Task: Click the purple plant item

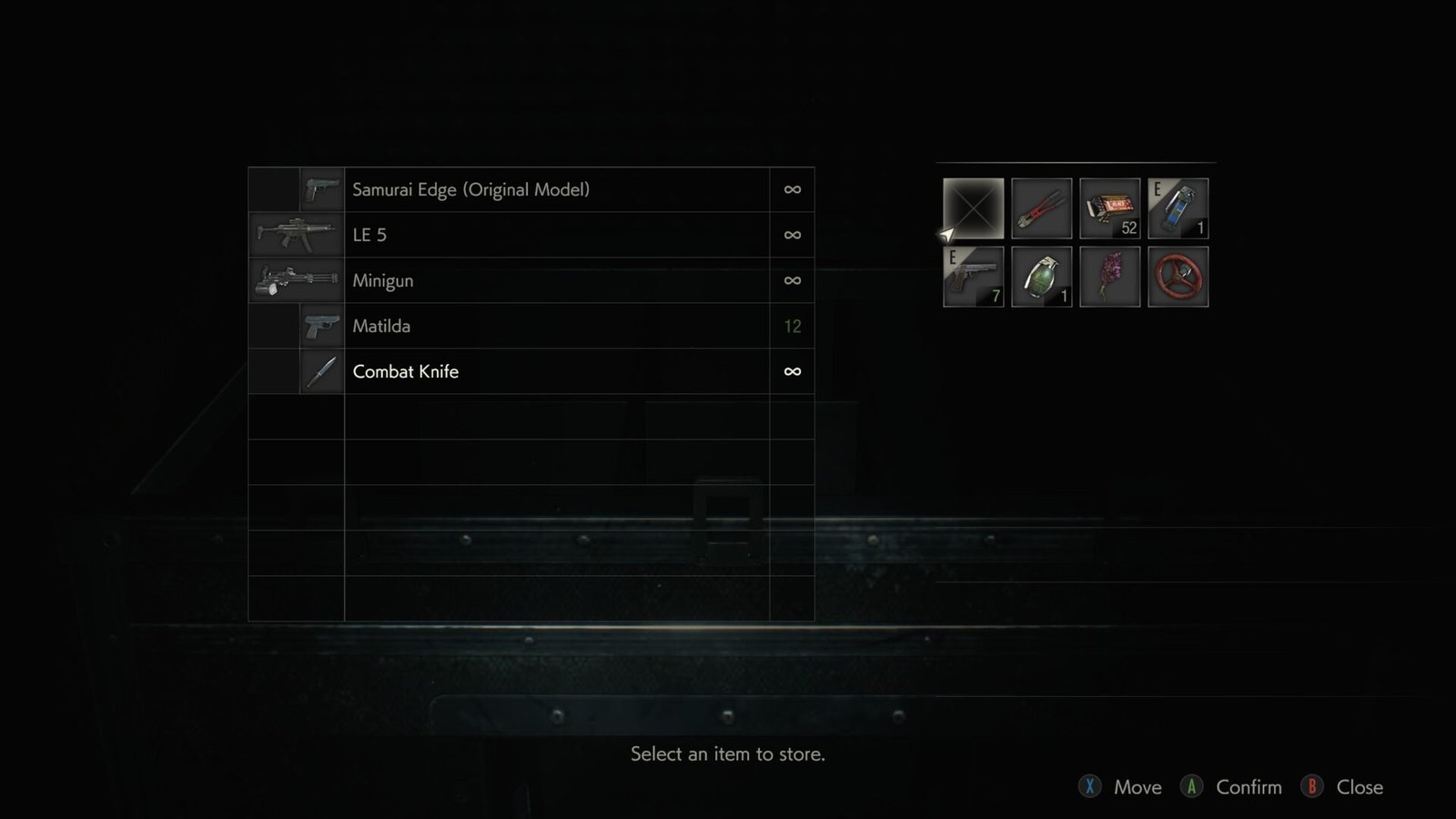Action: [x=1110, y=276]
